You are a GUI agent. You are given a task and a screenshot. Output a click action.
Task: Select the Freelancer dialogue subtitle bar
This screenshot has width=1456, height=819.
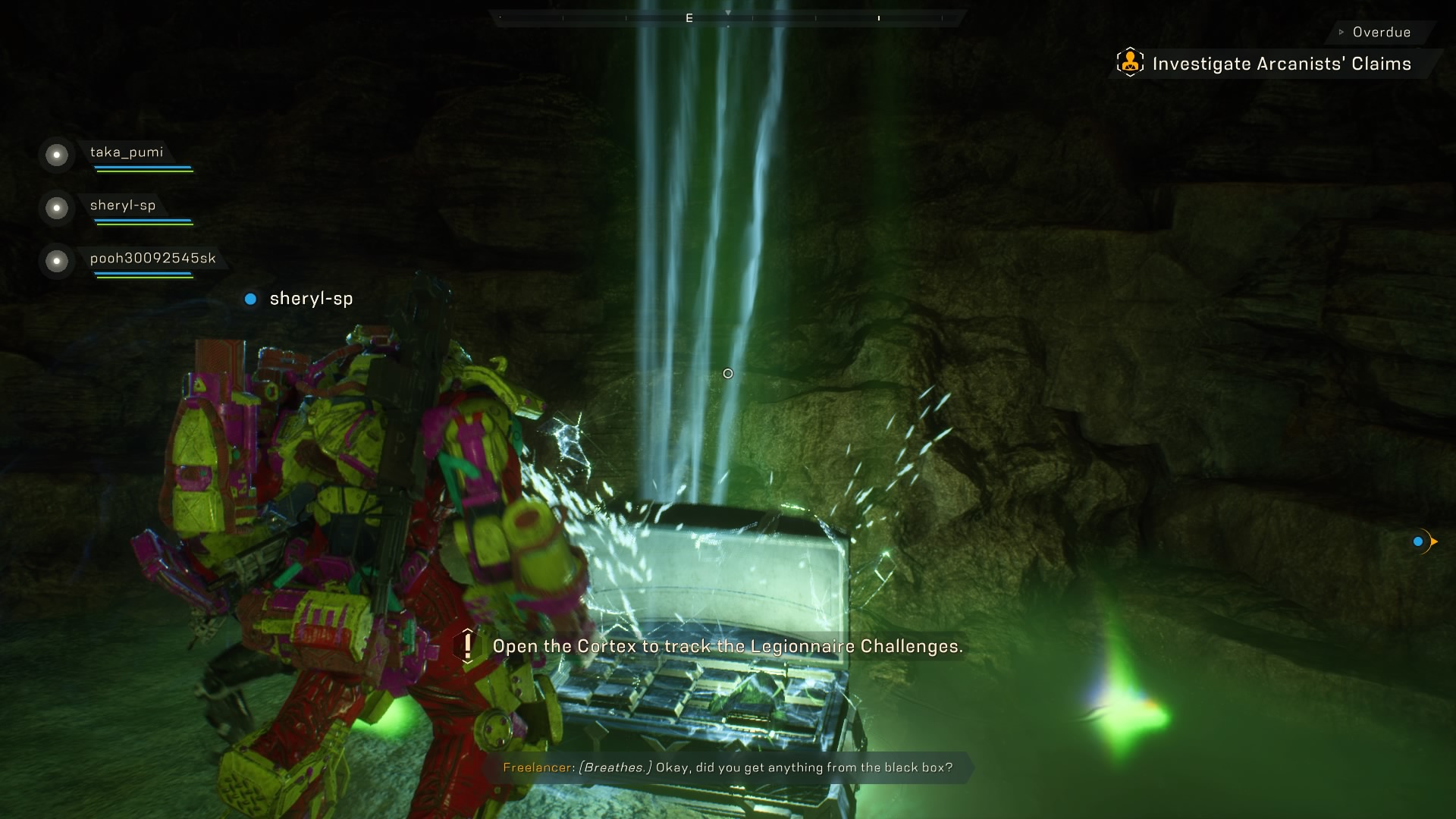pyautogui.click(x=728, y=767)
